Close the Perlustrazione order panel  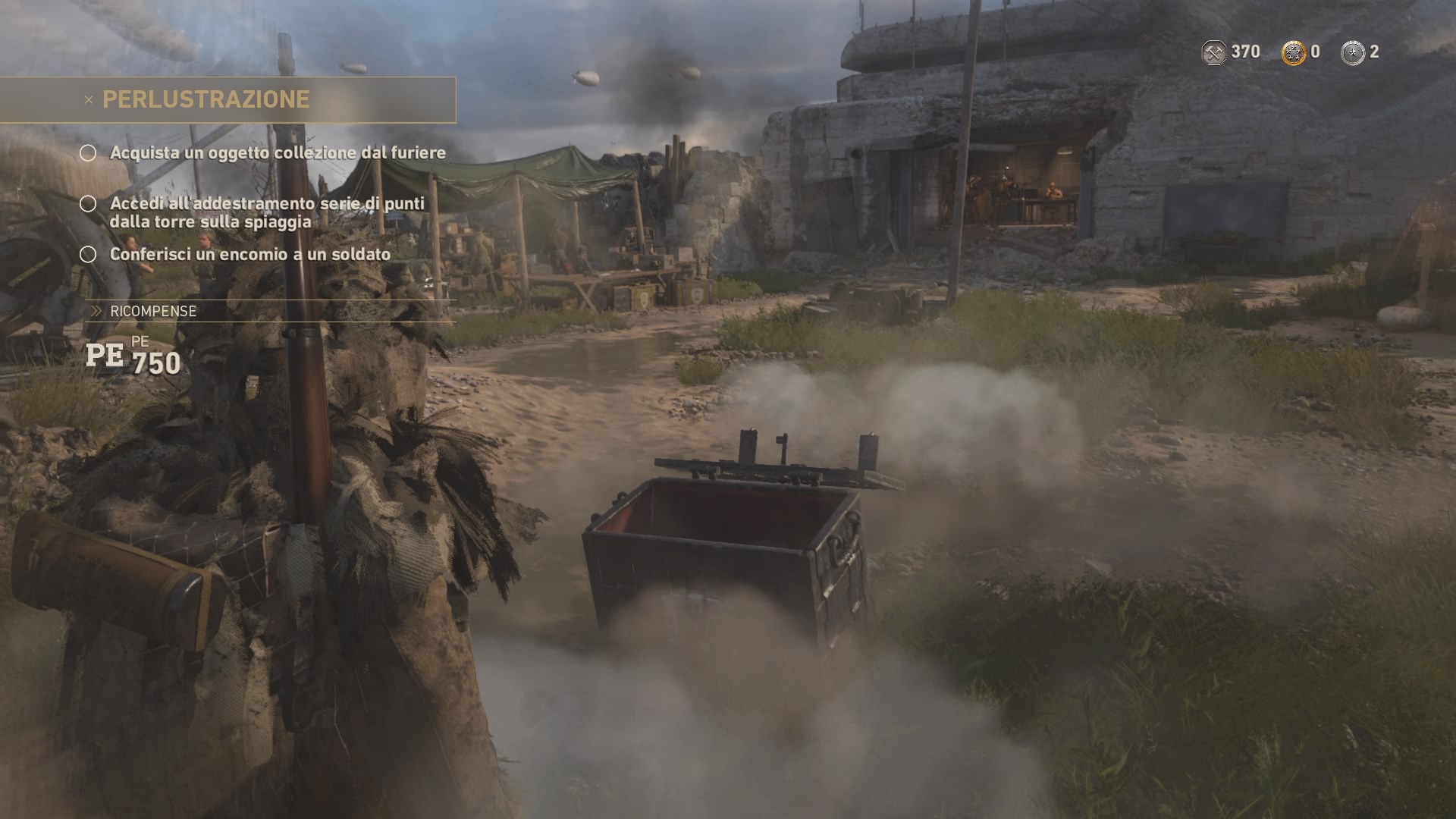(89, 100)
